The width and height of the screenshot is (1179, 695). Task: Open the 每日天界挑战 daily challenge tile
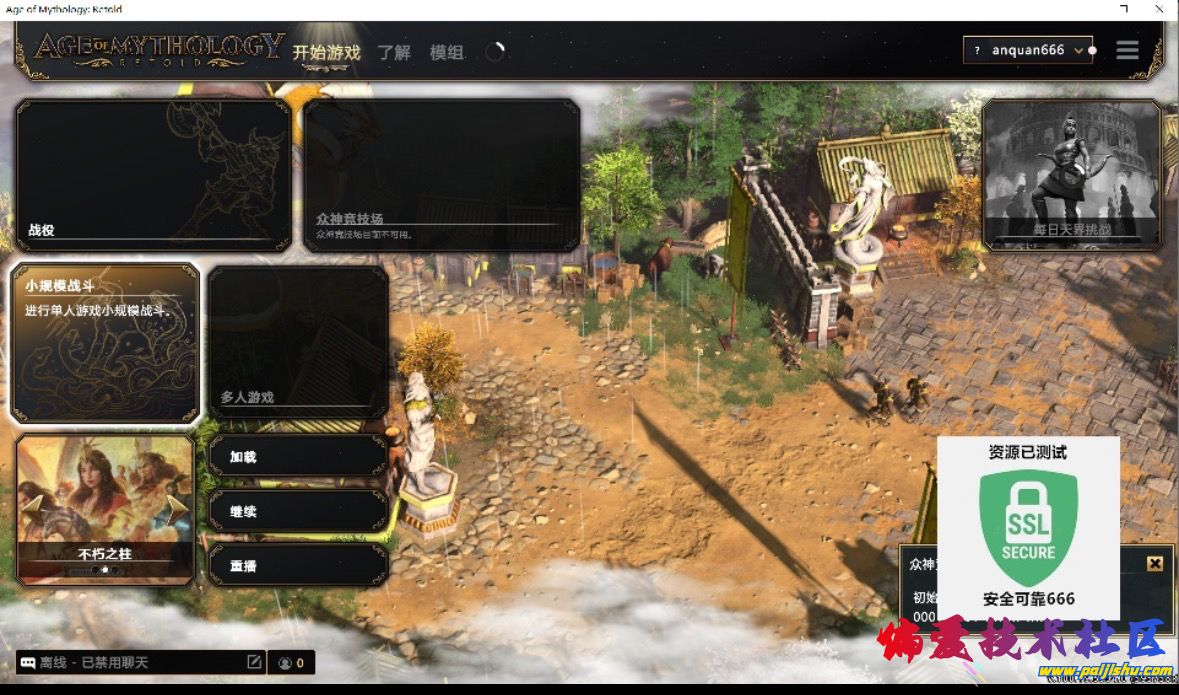(x=1072, y=174)
